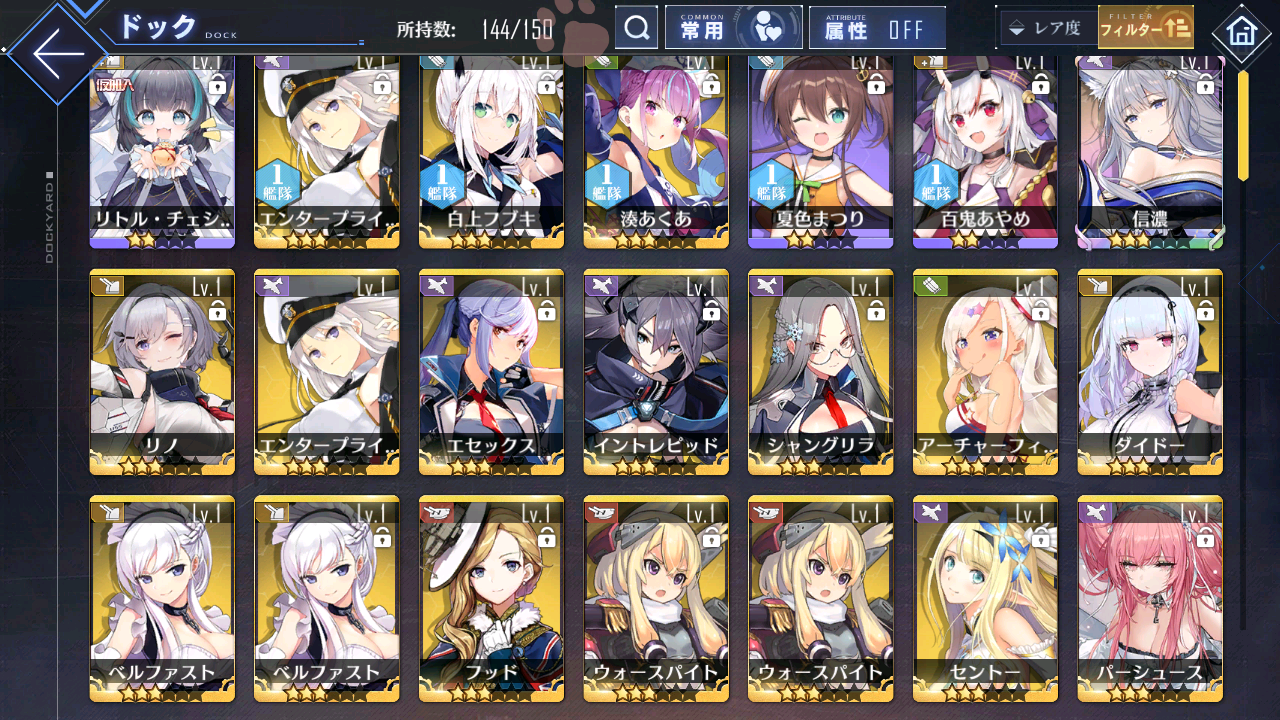Click the sort arrows next to レア度
The height and width of the screenshot is (720, 1280).
[1016, 28]
